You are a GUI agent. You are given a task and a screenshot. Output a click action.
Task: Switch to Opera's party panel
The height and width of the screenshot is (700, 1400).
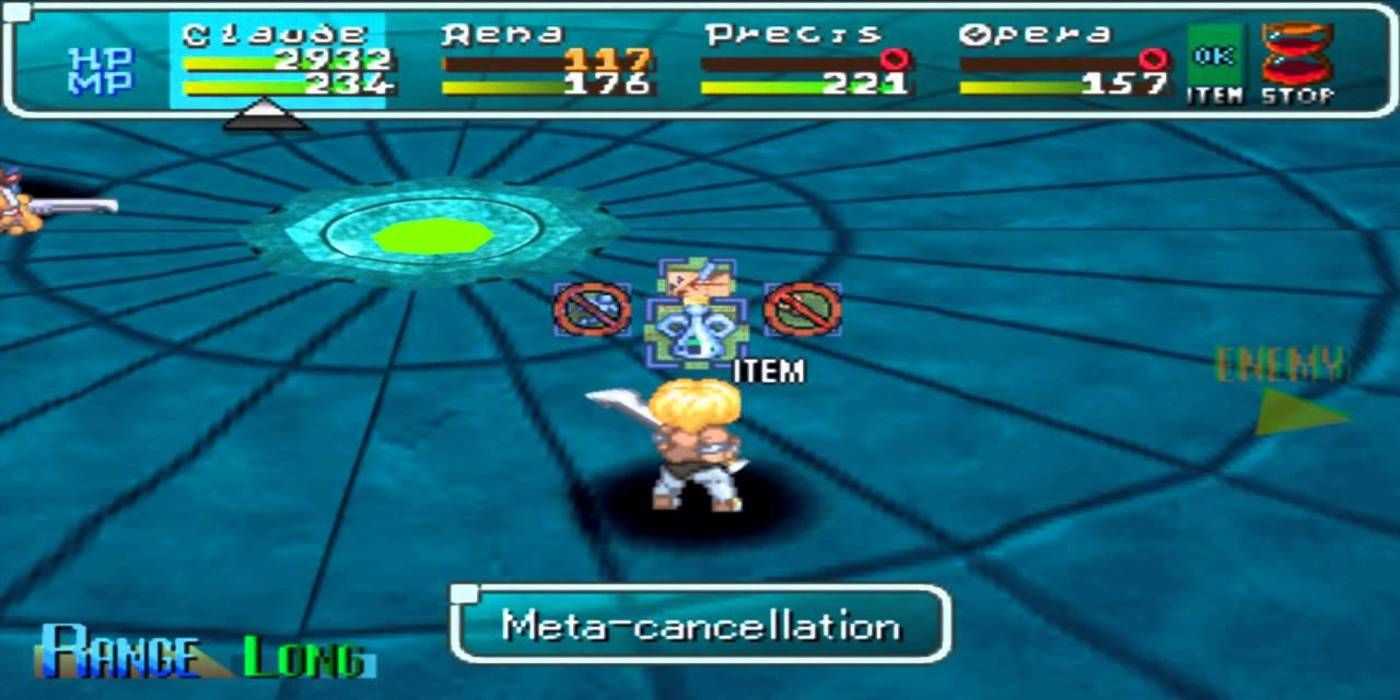[1063, 62]
